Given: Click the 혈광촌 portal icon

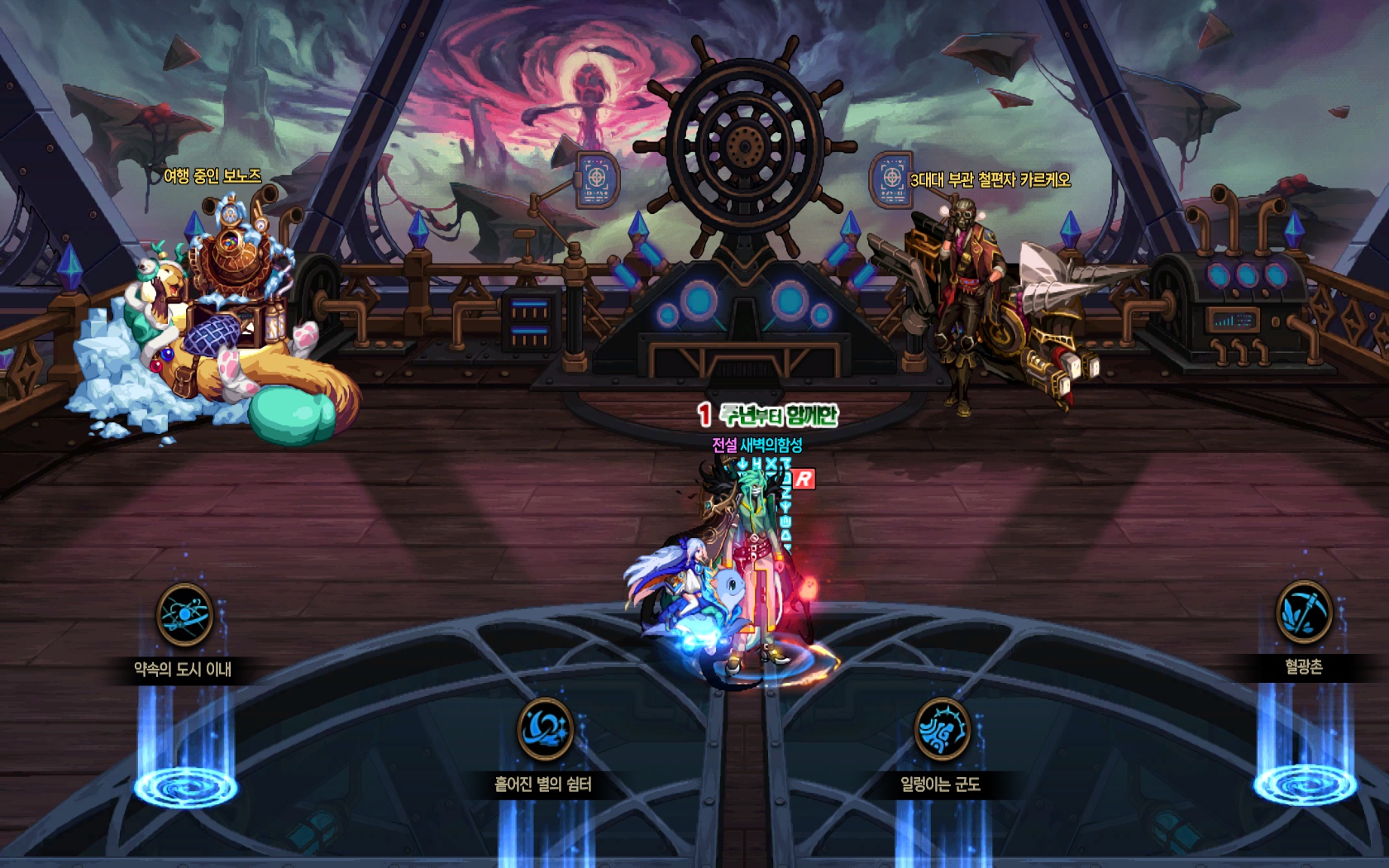Looking at the screenshot, I should click(x=1304, y=613).
